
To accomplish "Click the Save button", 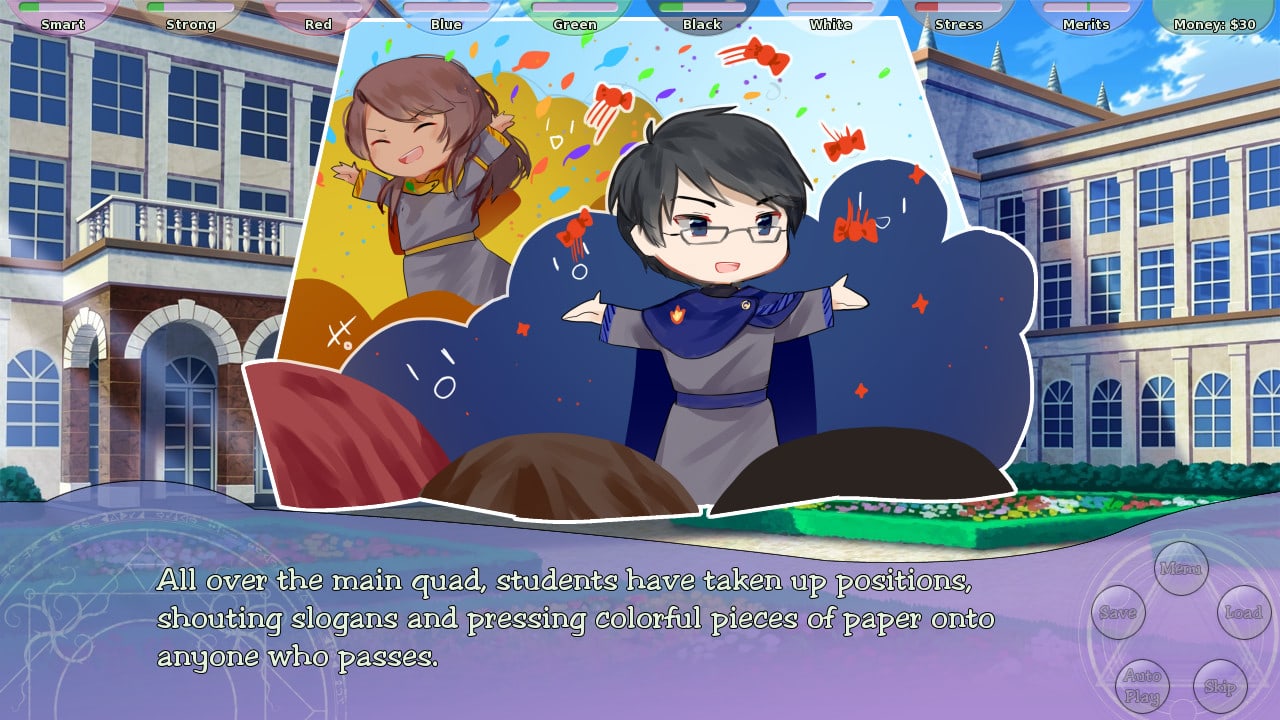I will pyautogui.click(x=1117, y=613).
